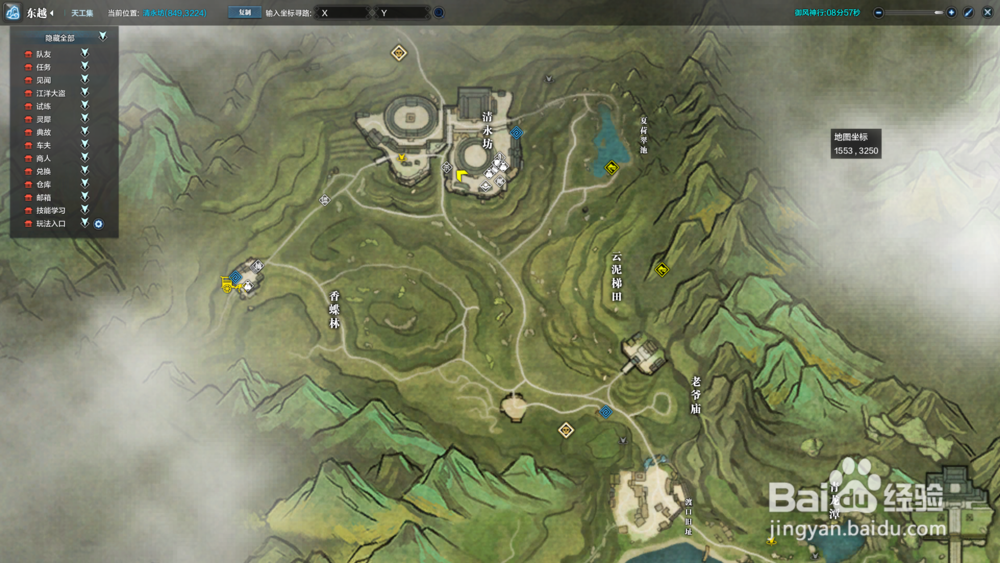Toggle the 任务 filter entry
Screen dimensions: 1000x563
(43, 66)
